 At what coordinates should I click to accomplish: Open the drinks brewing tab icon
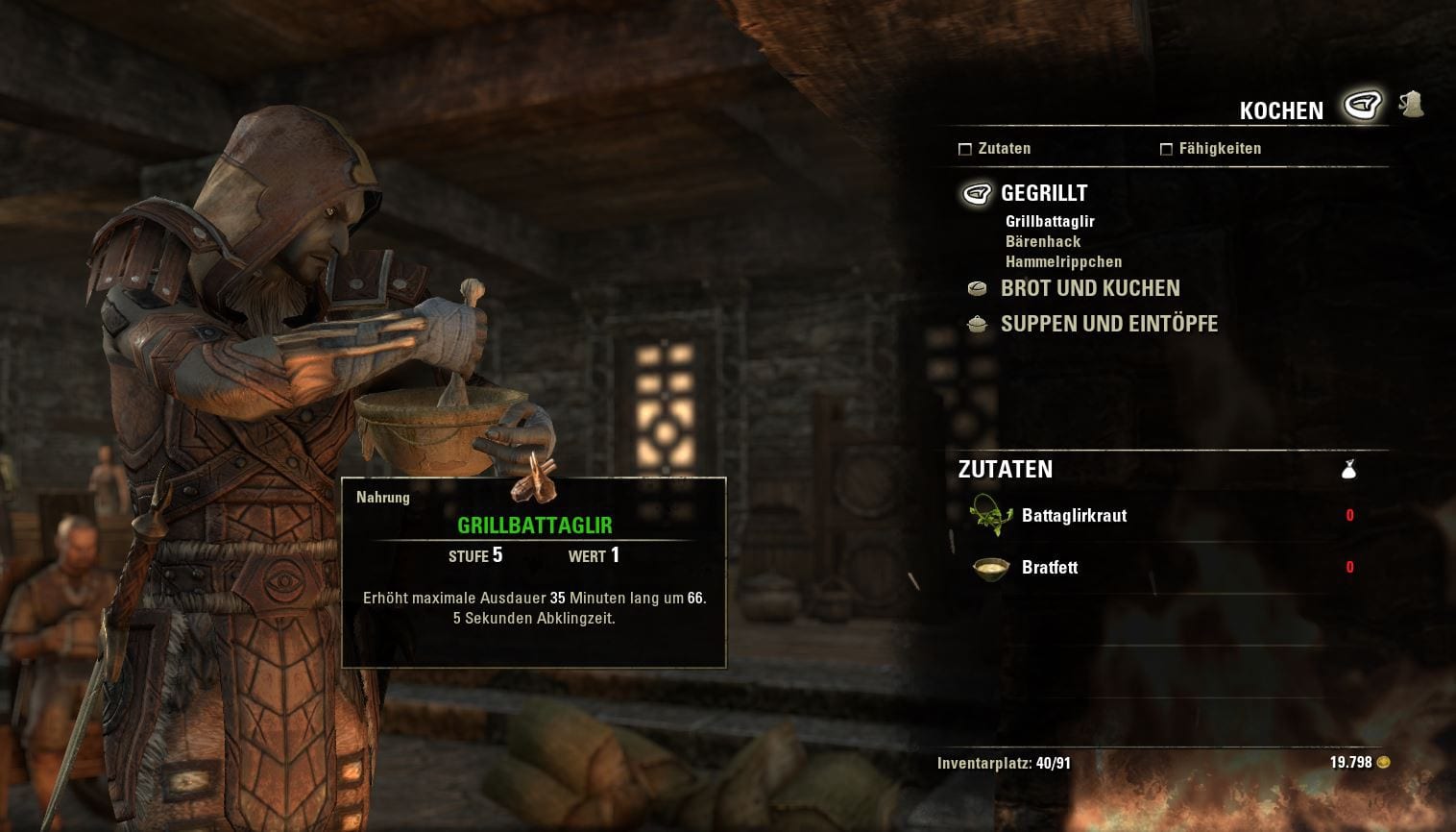pyautogui.click(x=1411, y=104)
